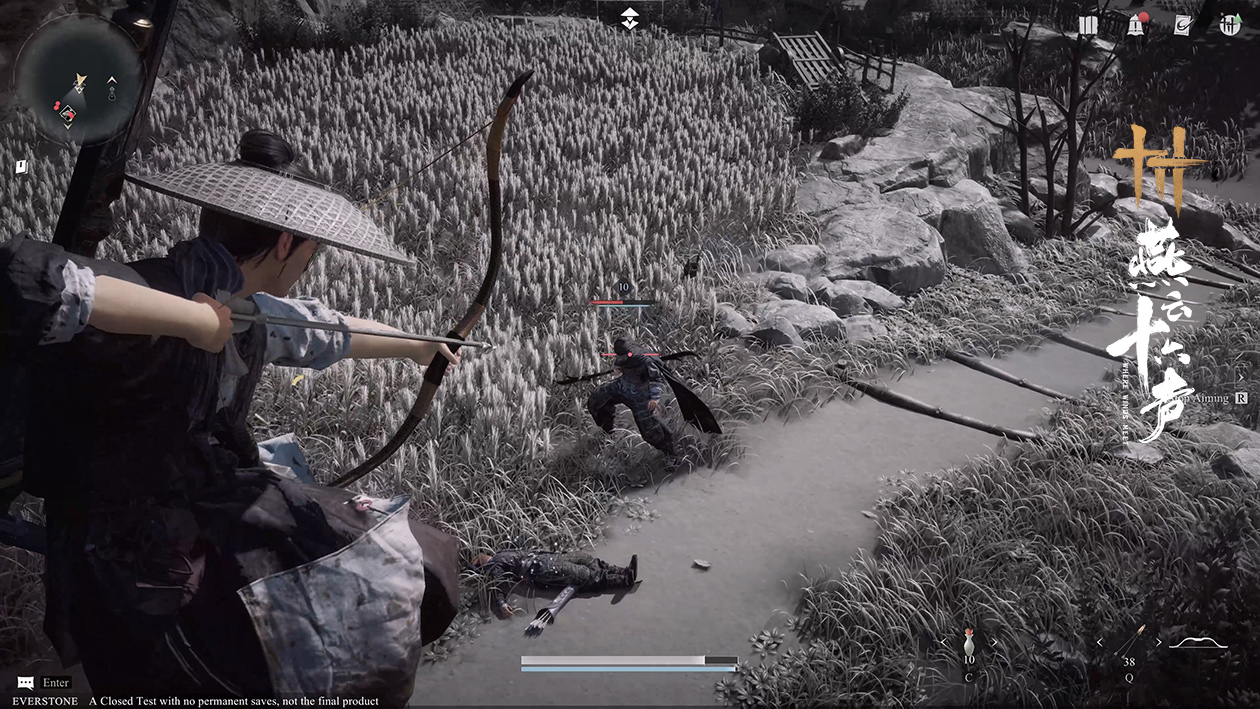Switch to the next arrow type
1260x709 pixels.
[1158, 642]
